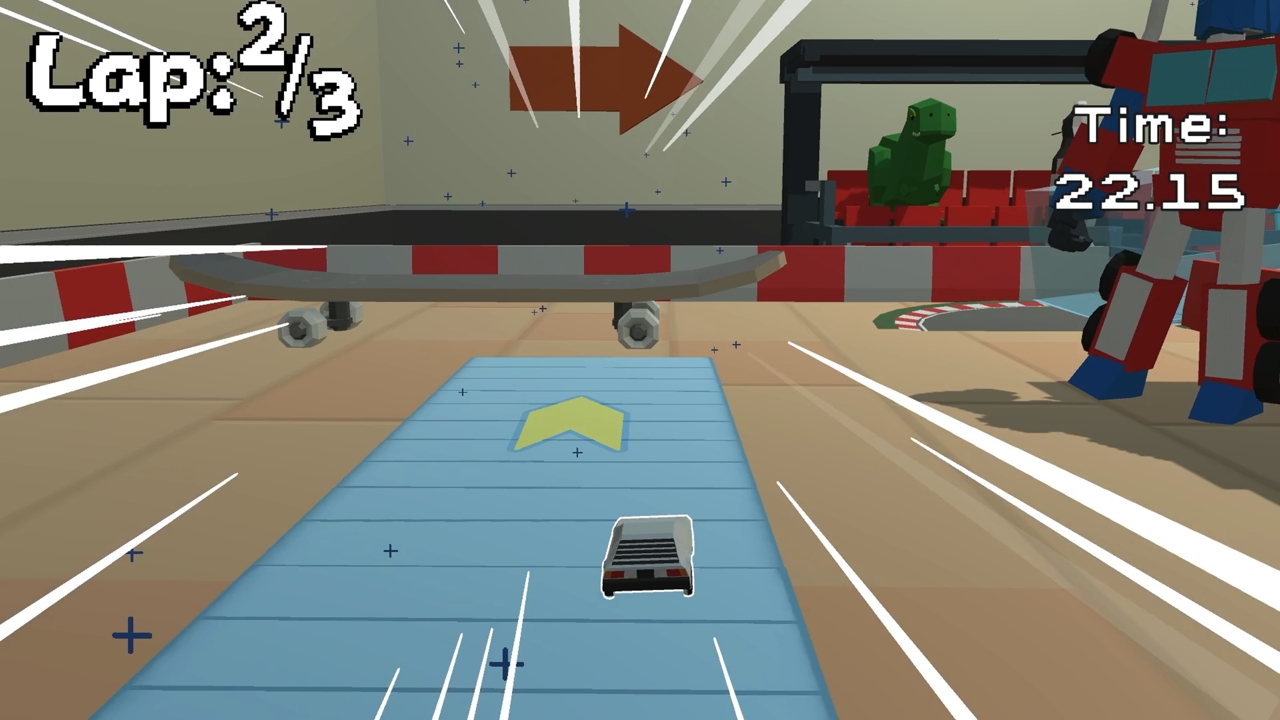The image size is (1280, 720).
Task: Click the skateboard's left wheel
Action: 300,328
